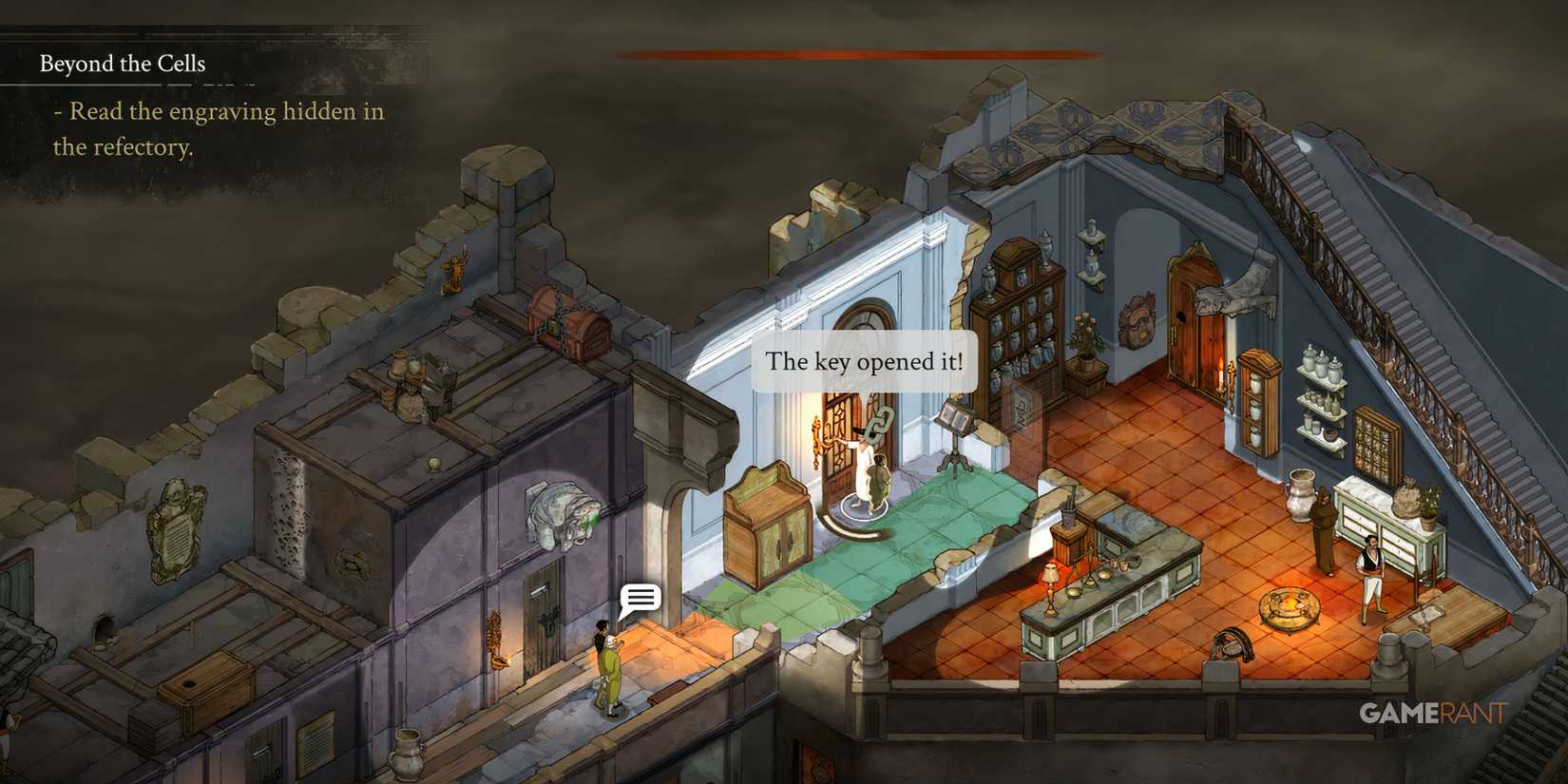Screen dimensions: 1568x784
Task: Dismiss the dialogue box reading 'The key opened it!'
Action: point(865,361)
